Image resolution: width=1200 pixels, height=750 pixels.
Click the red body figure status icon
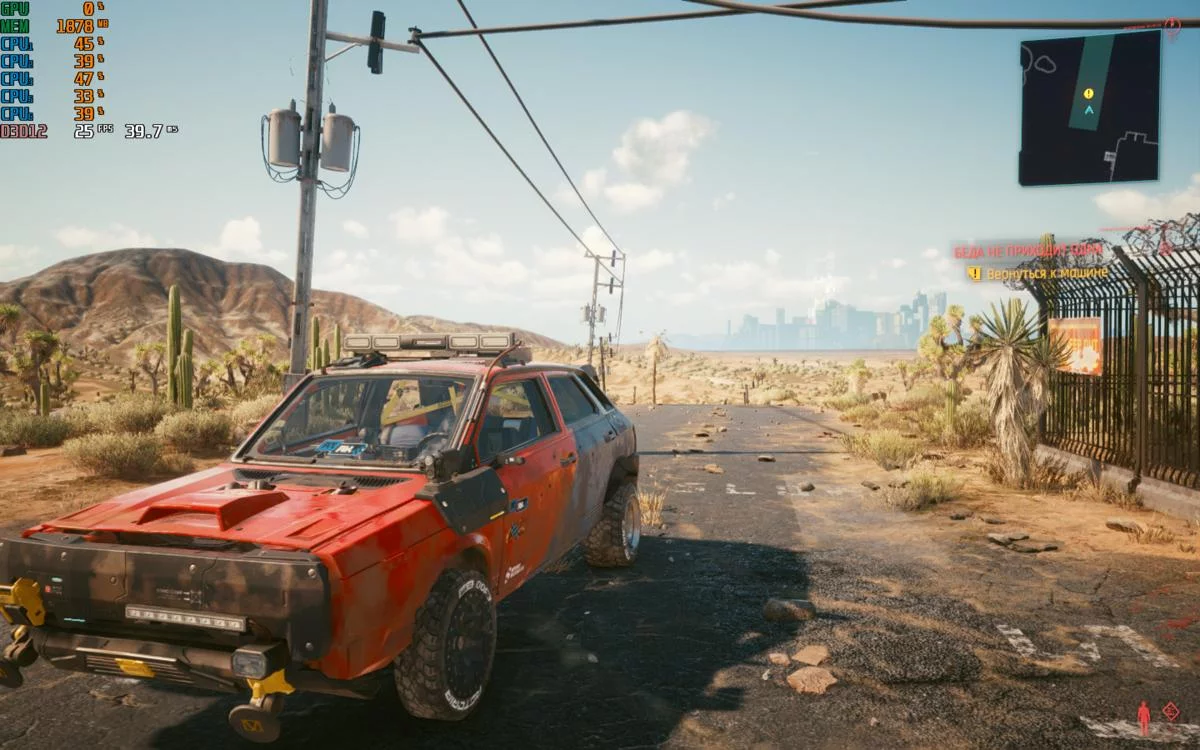tap(1144, 716)
